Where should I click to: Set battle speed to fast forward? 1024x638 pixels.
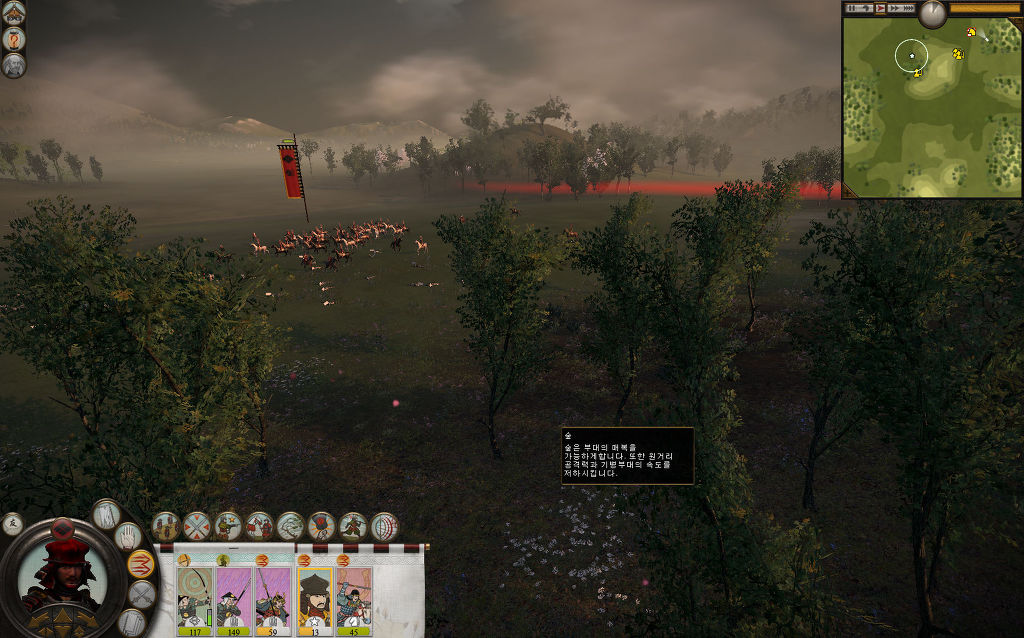point(896,8)
